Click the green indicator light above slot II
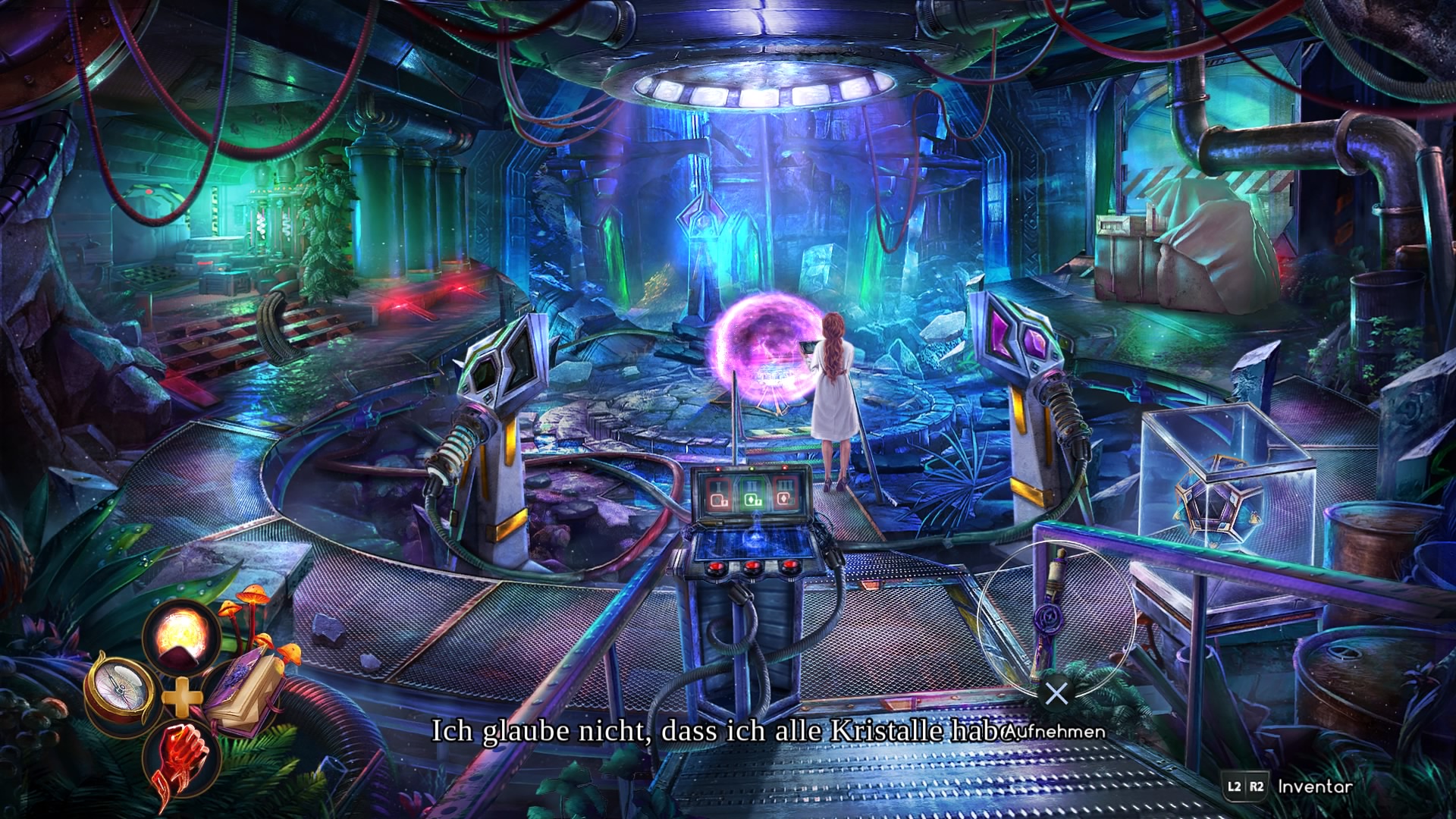The height and width of the screenshot is (819, 1456). [752, 469]
